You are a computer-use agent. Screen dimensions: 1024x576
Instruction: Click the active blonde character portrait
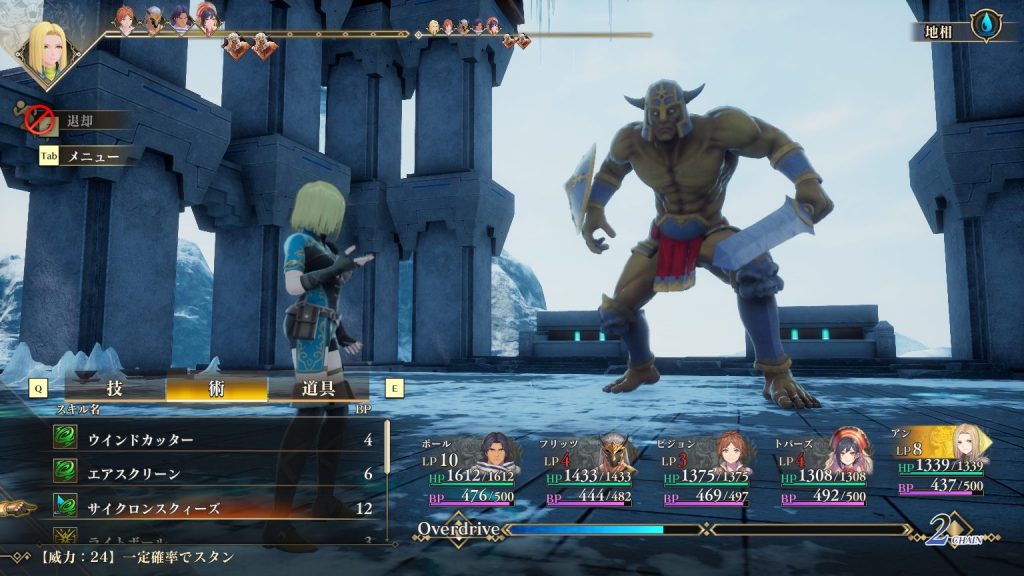(47, 49)
